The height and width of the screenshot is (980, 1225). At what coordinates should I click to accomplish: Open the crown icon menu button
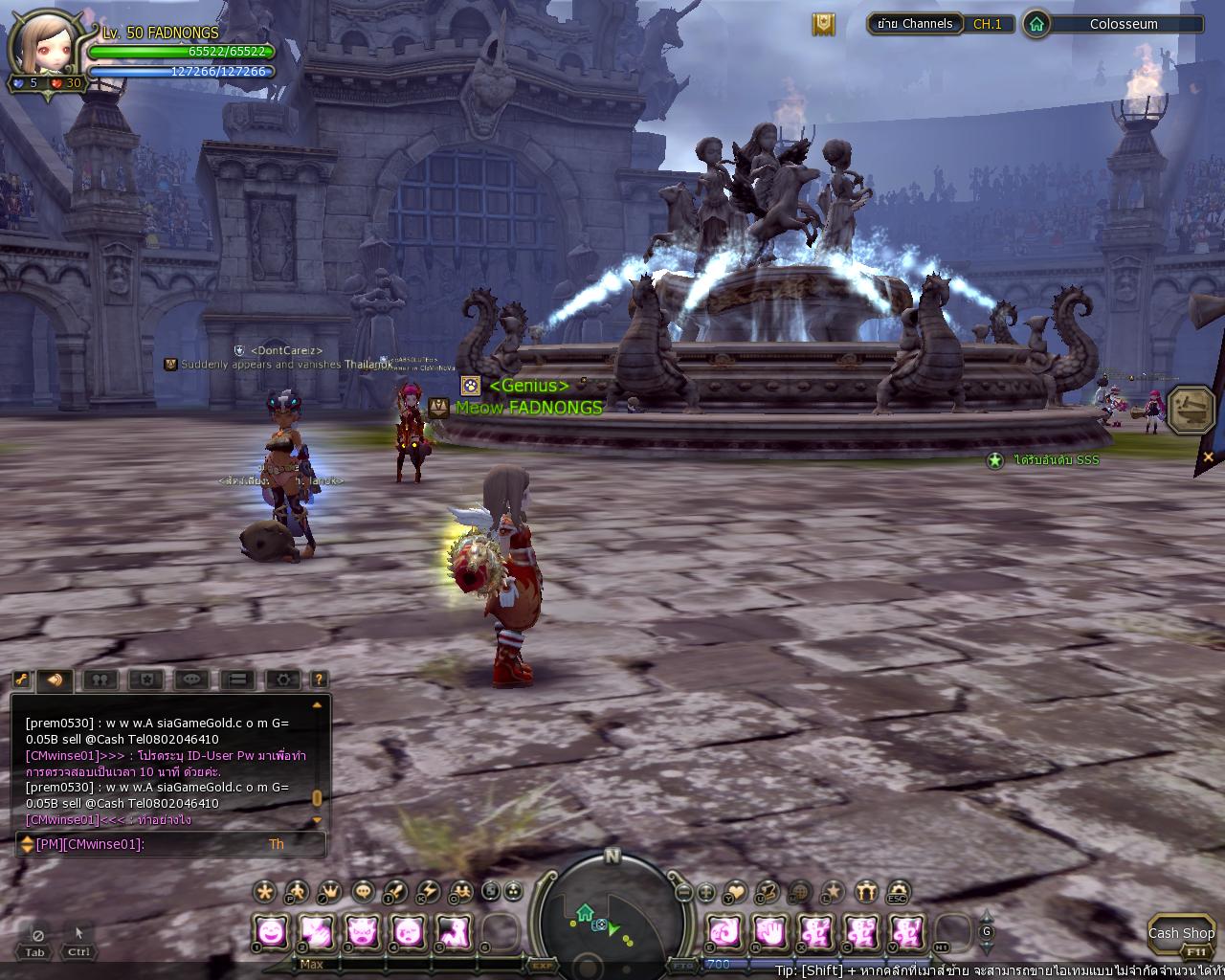coord(328,892)
